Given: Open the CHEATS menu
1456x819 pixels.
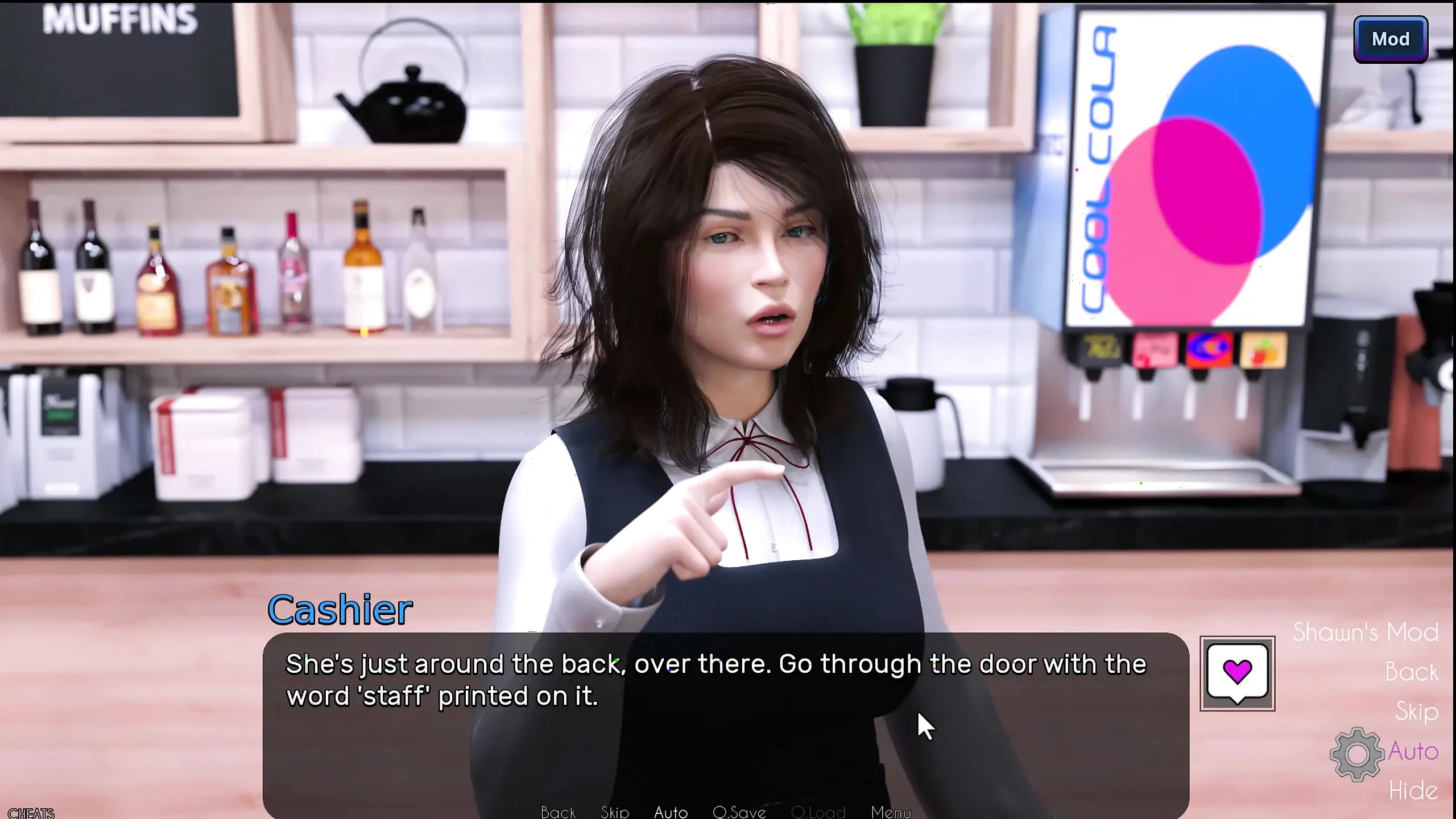Looking at the screenshot, I should click(x=31, y=813).
